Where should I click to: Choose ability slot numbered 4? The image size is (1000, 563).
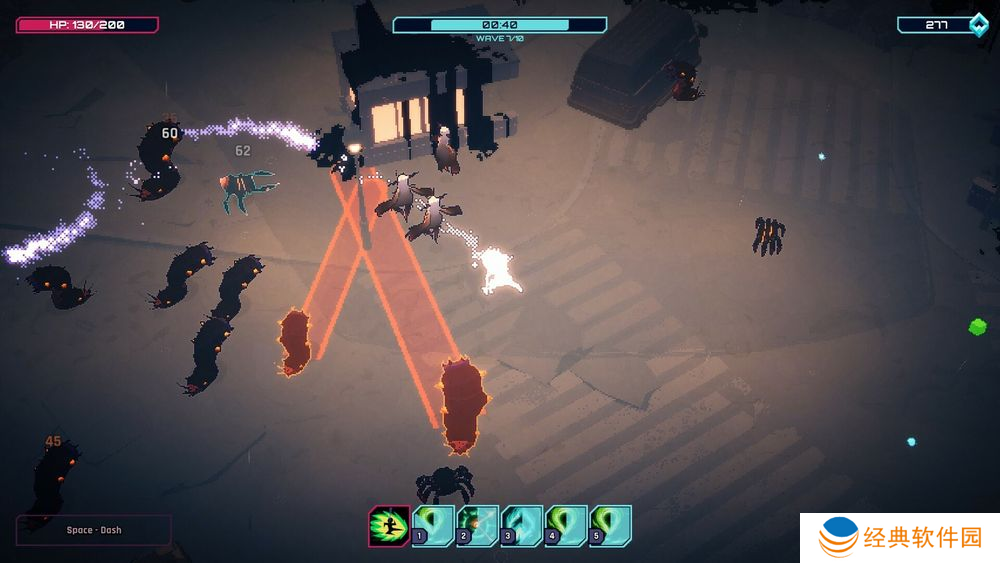point(565,526)
